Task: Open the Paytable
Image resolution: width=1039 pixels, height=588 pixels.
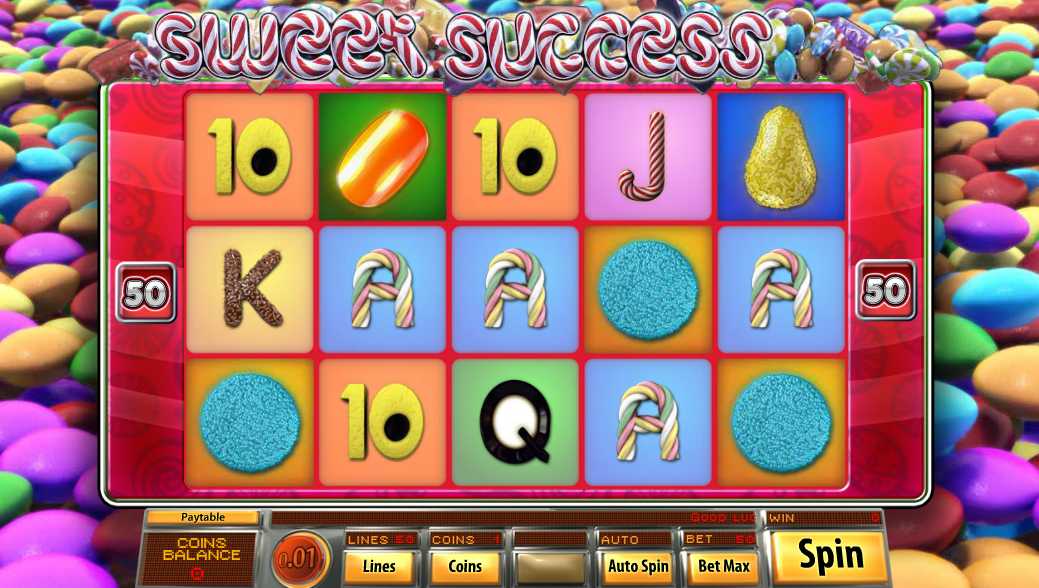Action: (x=202, y=517)
